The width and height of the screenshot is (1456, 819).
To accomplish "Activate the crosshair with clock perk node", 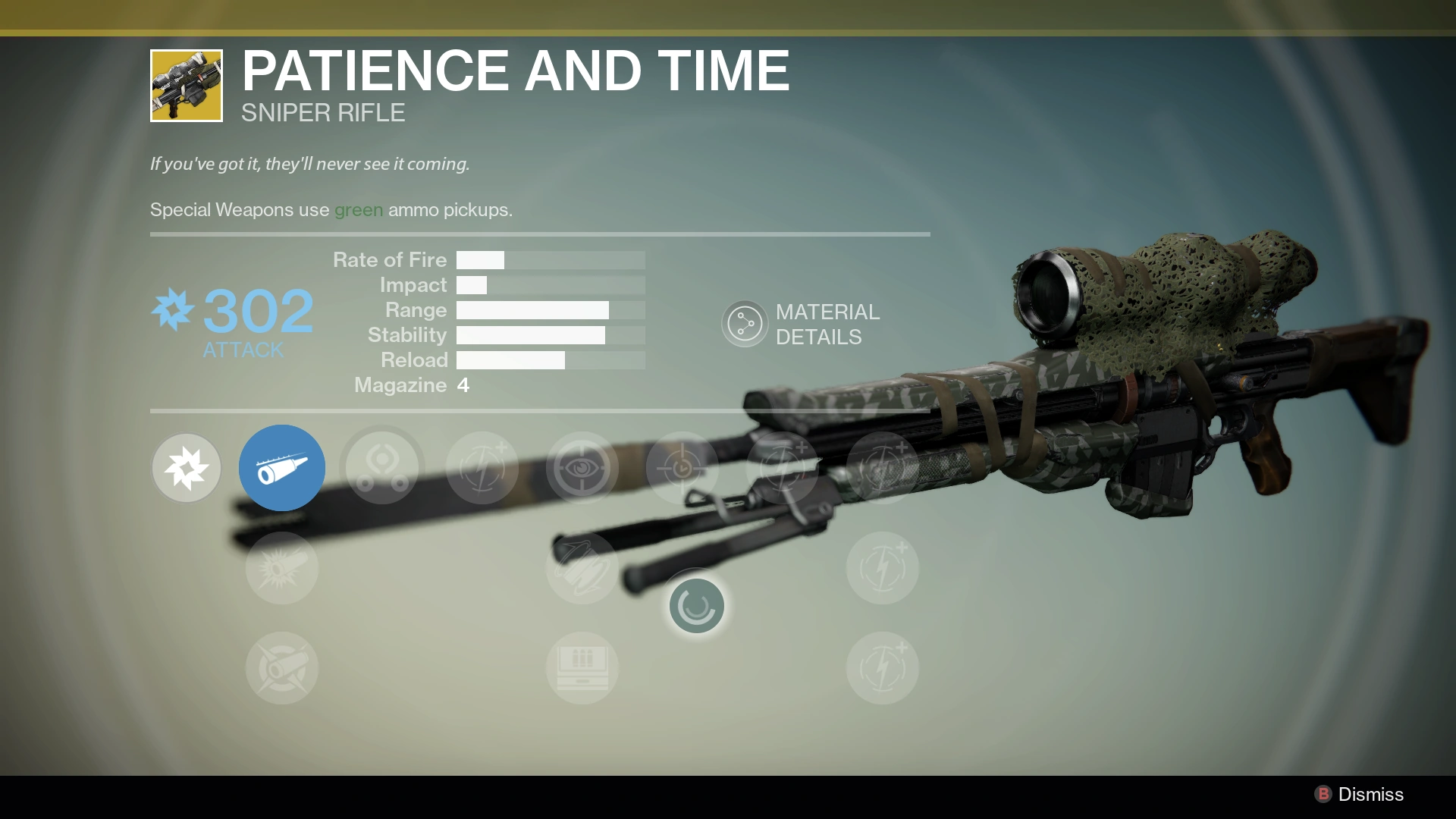I will (682, 468).
